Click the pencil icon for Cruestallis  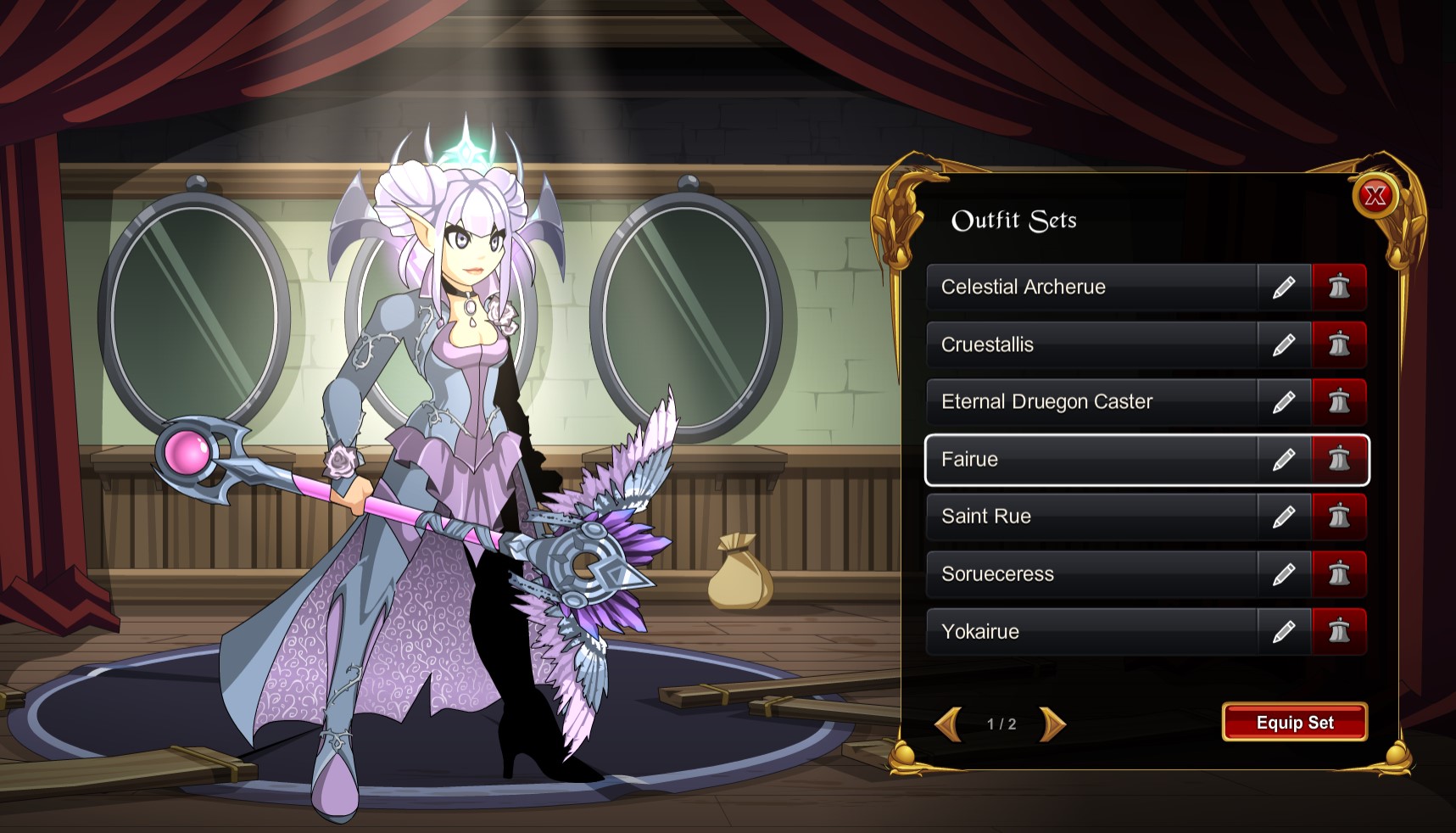pyautogui.click(x=1283, y=344)
